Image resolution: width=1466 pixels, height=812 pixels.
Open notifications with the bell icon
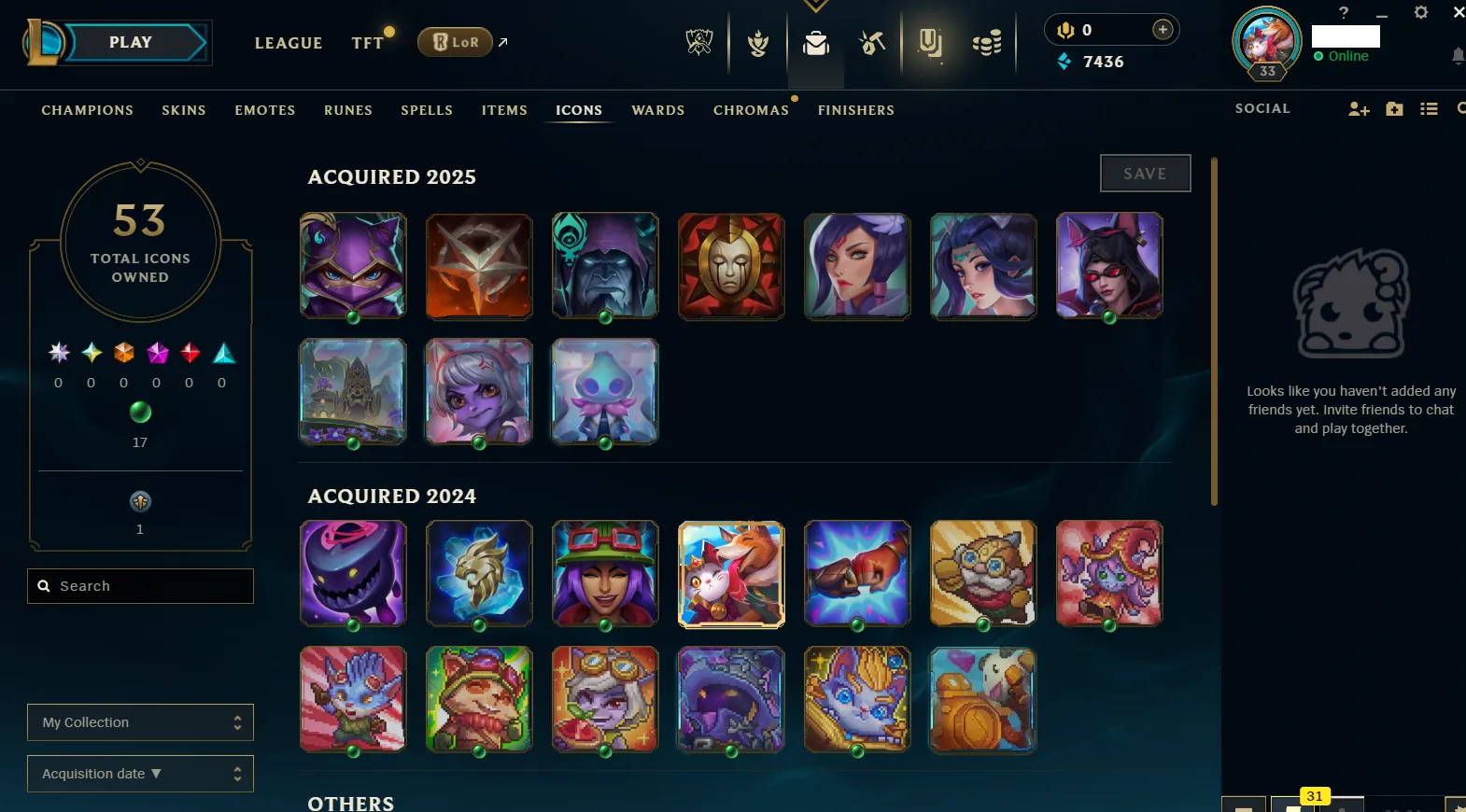pos(1457,56)
